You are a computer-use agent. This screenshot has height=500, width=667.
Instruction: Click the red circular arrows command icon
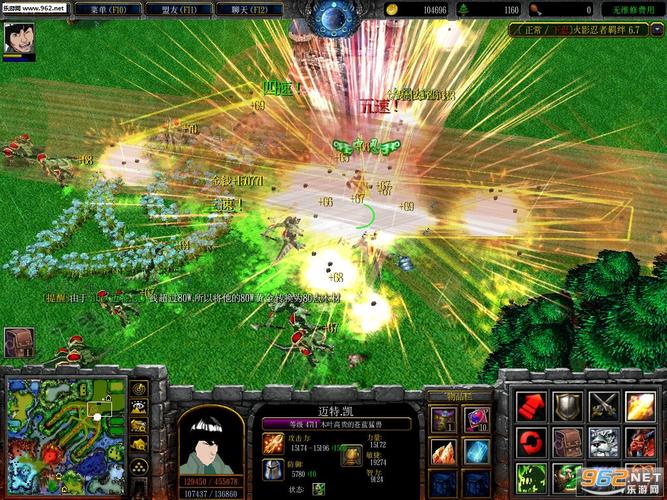point(531,440)
